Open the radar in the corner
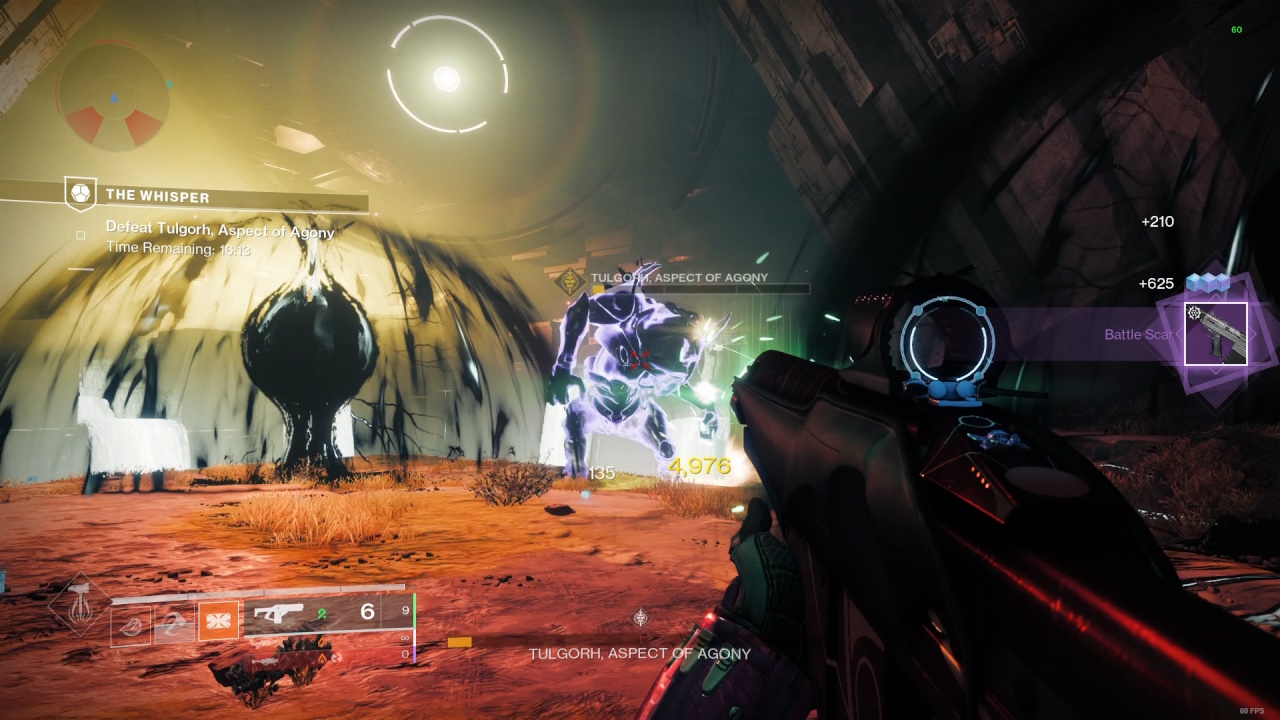This screenshot has width=1280, height=720. [x=114, y=97]
